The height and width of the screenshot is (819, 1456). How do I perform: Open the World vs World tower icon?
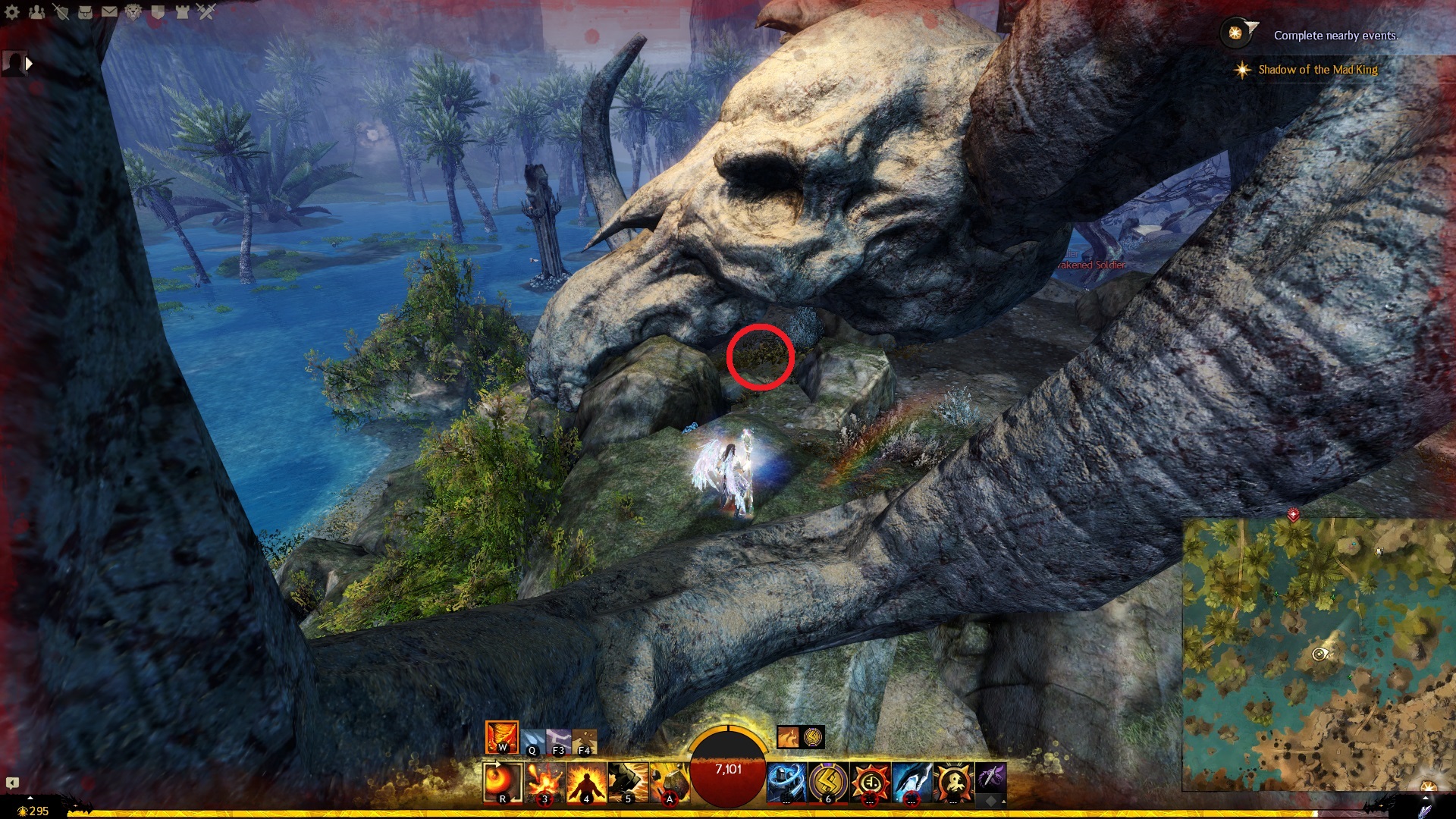pos(182,12)
